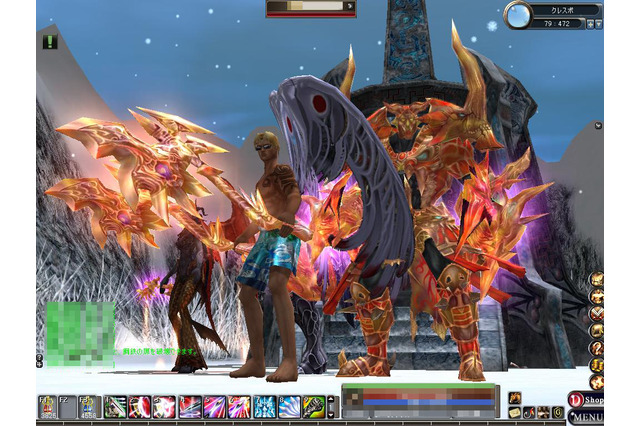Click the small arrow below the minimap
This screenshot has width=640, height=426.
tap(598, 126)
